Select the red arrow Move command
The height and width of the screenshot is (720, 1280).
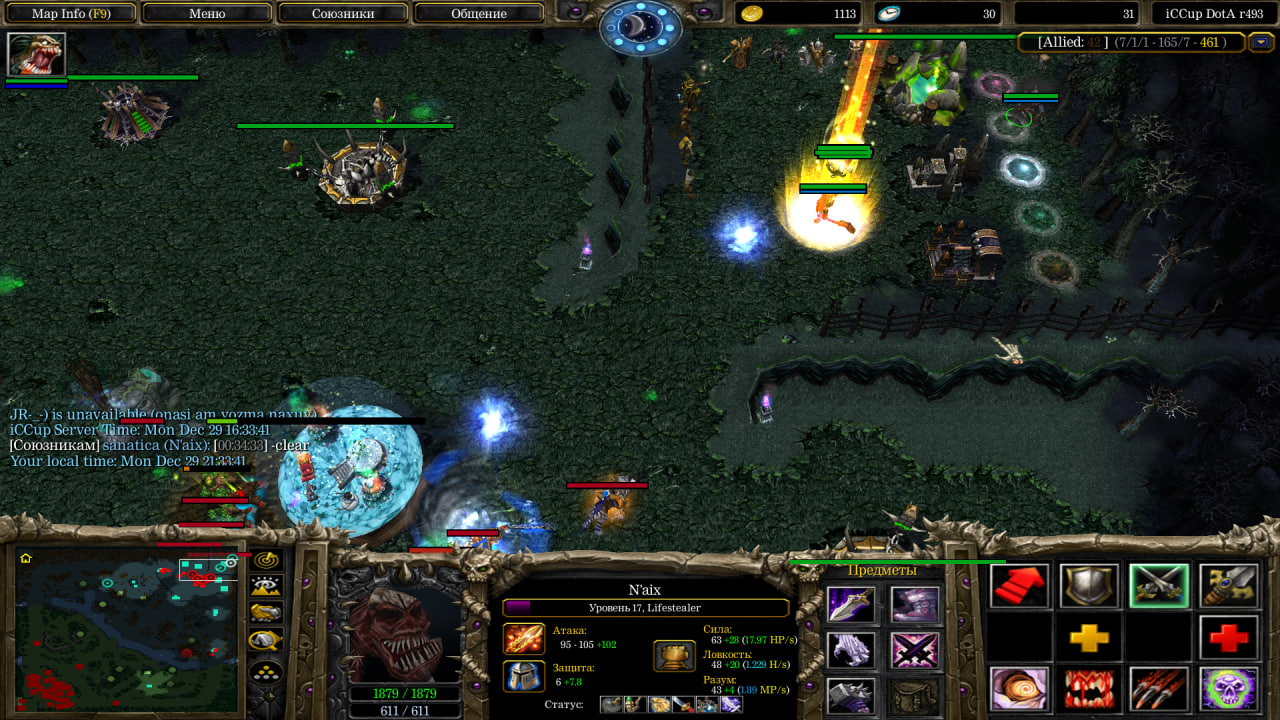pyautogui.click(x=1020, y=586)
